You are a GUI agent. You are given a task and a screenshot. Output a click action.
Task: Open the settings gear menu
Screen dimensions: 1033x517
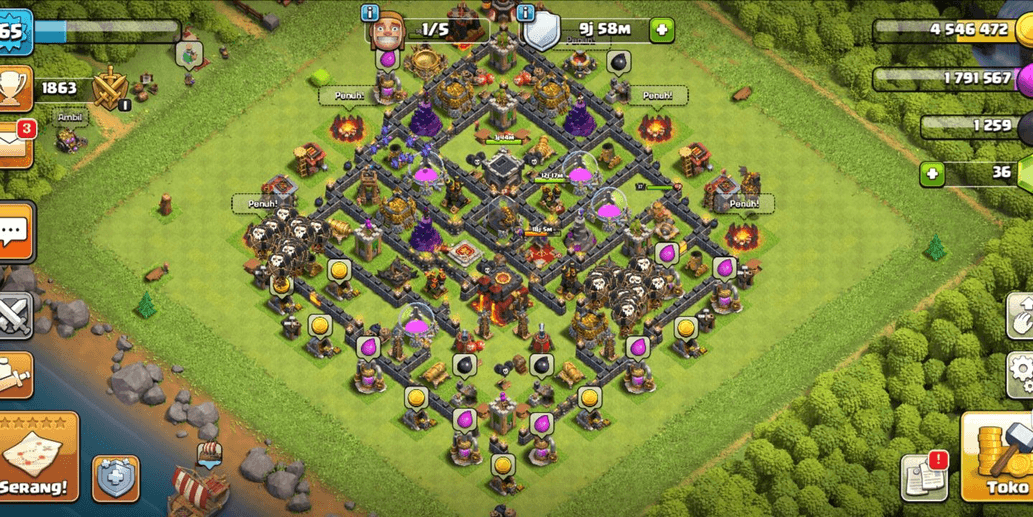pyautogui.click(x=1020, y=374)
